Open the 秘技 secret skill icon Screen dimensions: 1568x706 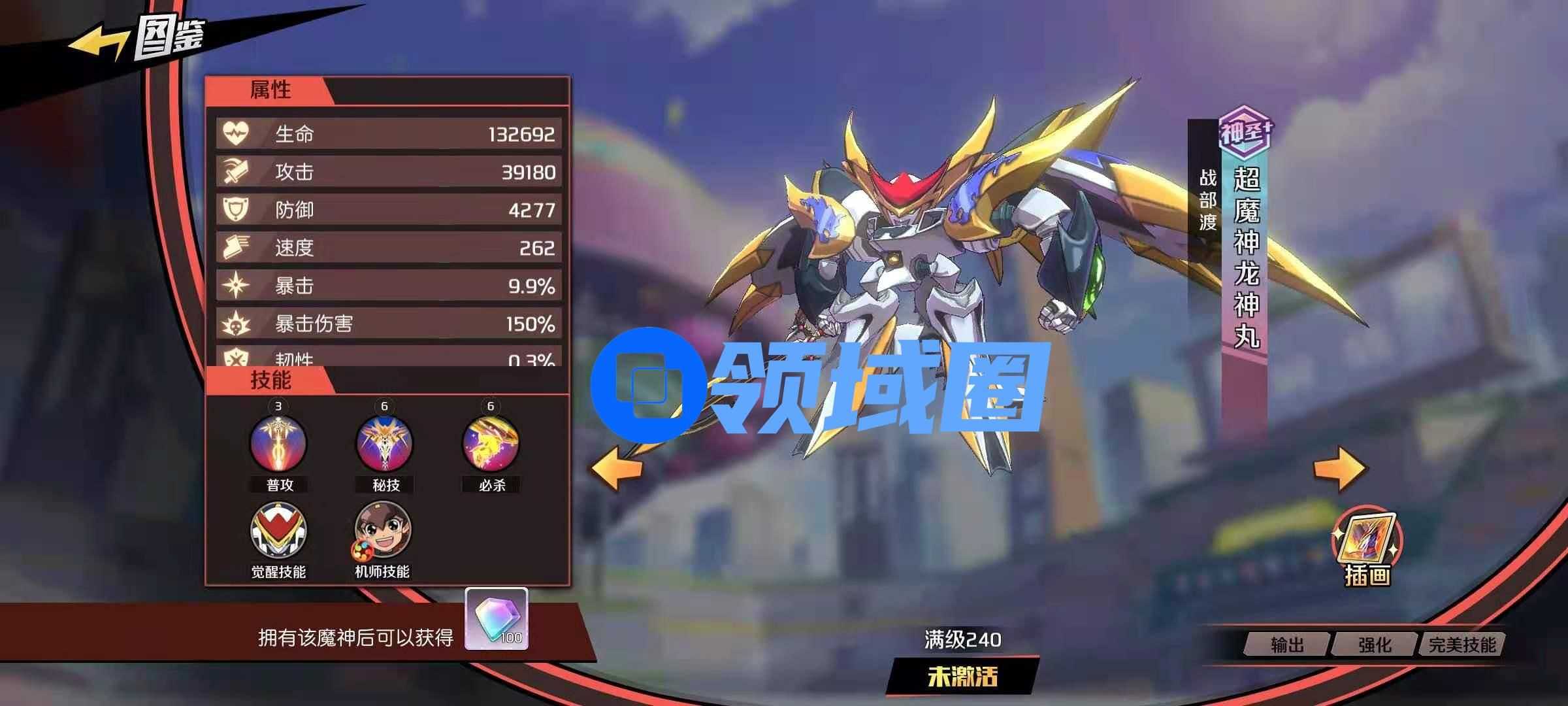384,443
